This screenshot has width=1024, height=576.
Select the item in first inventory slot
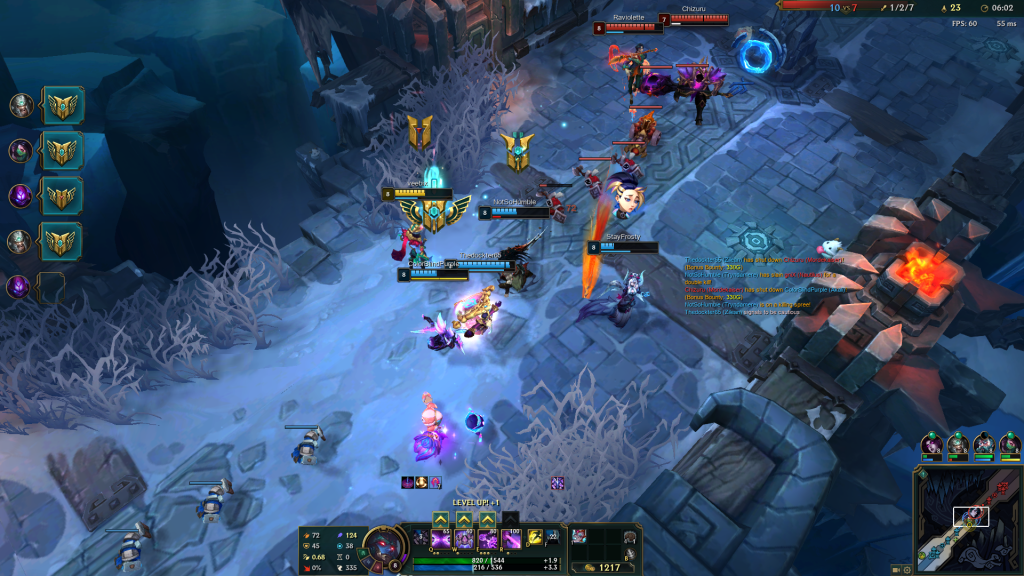tap(580, 537)
